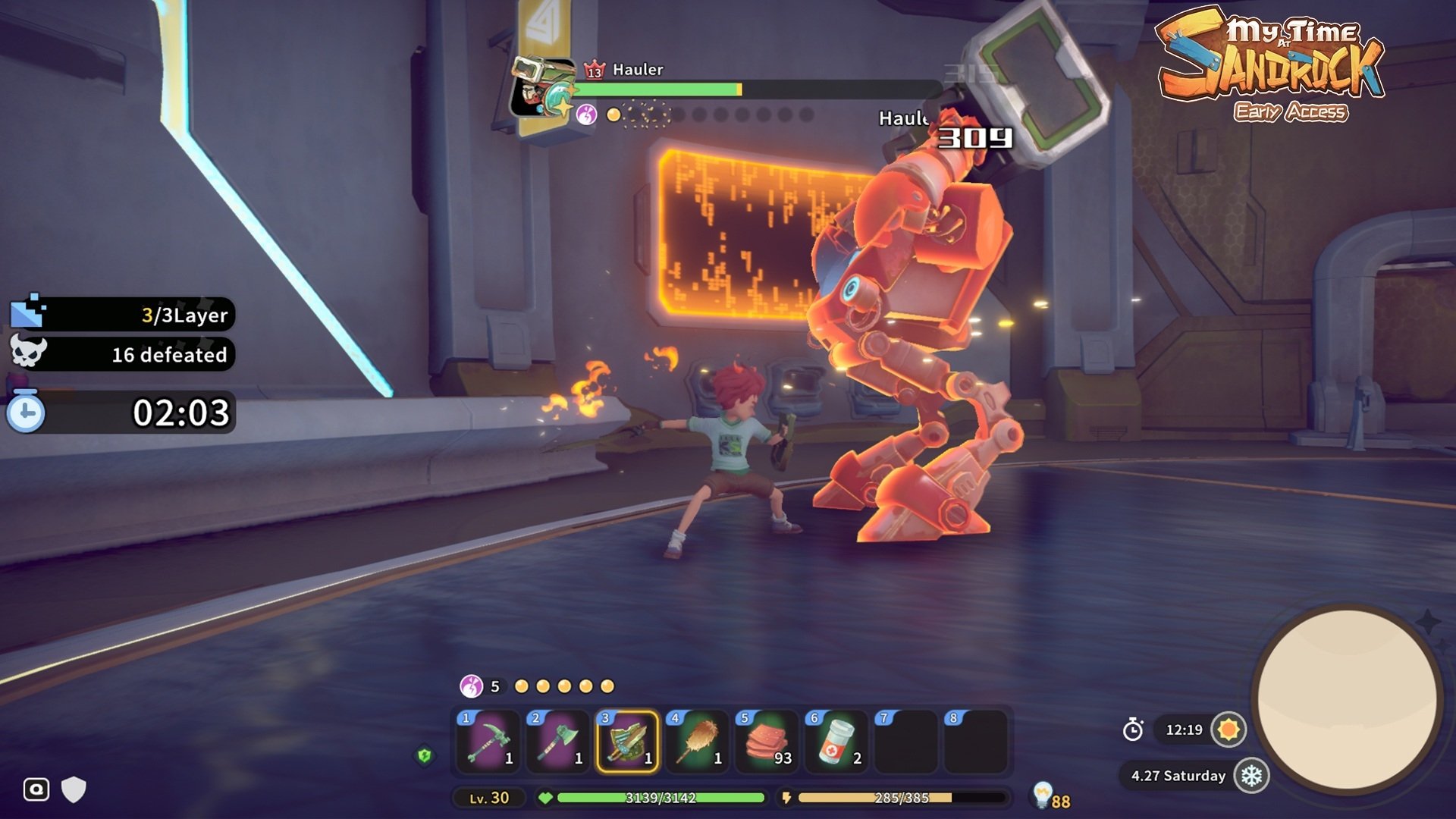The height and width of the screenshot is (819, 1456).
Task: Select the axe in hotbar slot 2
Action: pos(558,740)
